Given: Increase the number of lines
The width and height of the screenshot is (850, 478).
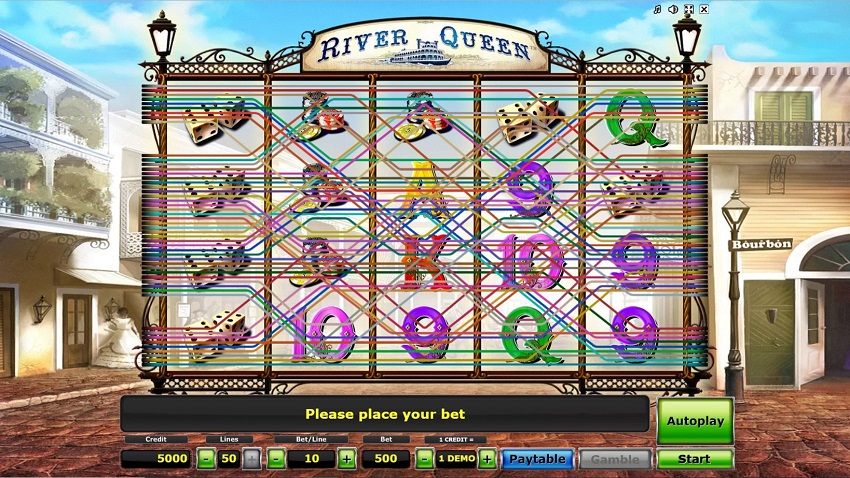Looking at the screenshot, I should coord(252,459).
